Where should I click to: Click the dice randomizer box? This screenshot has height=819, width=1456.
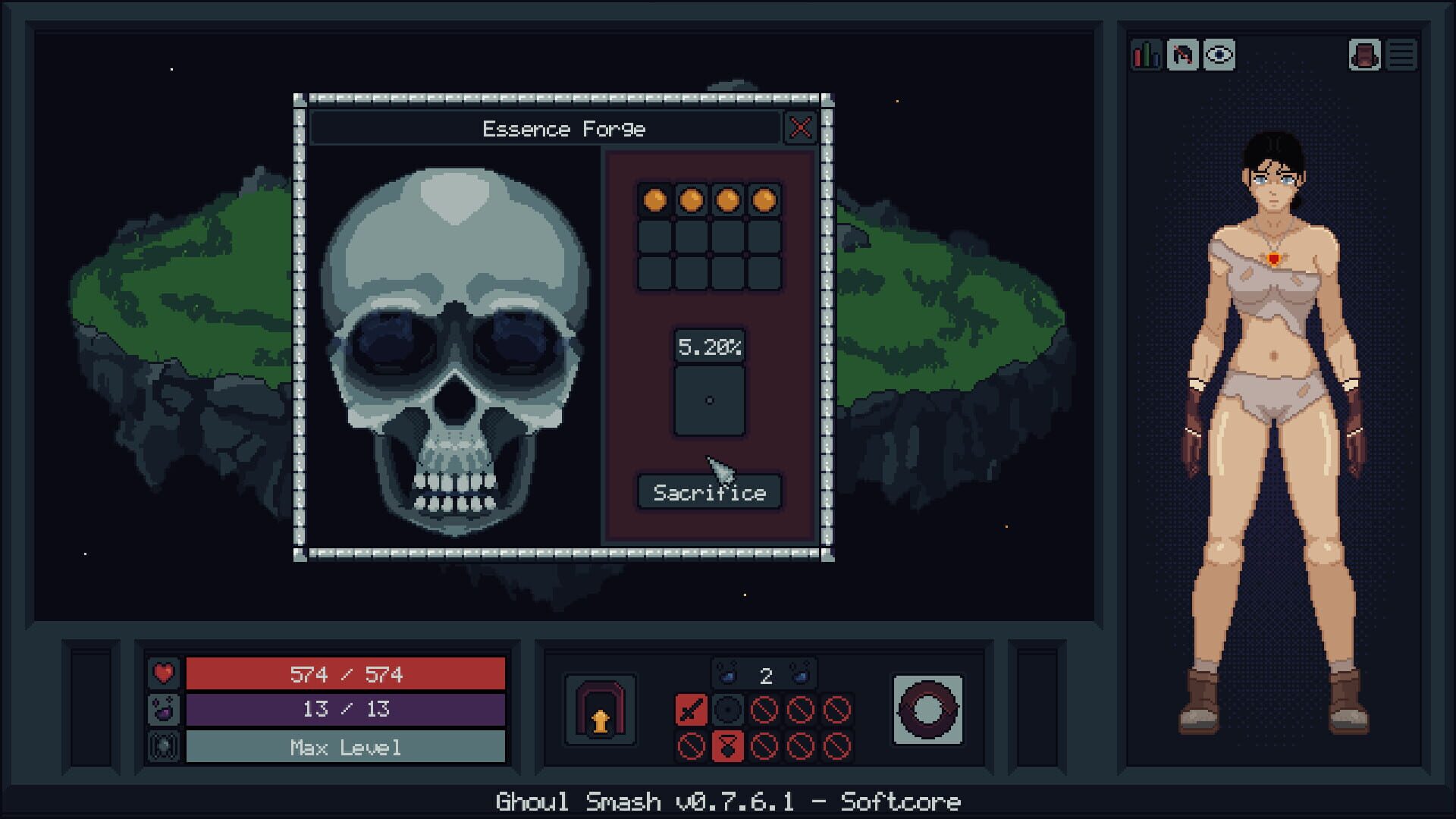tap(710, 400)
